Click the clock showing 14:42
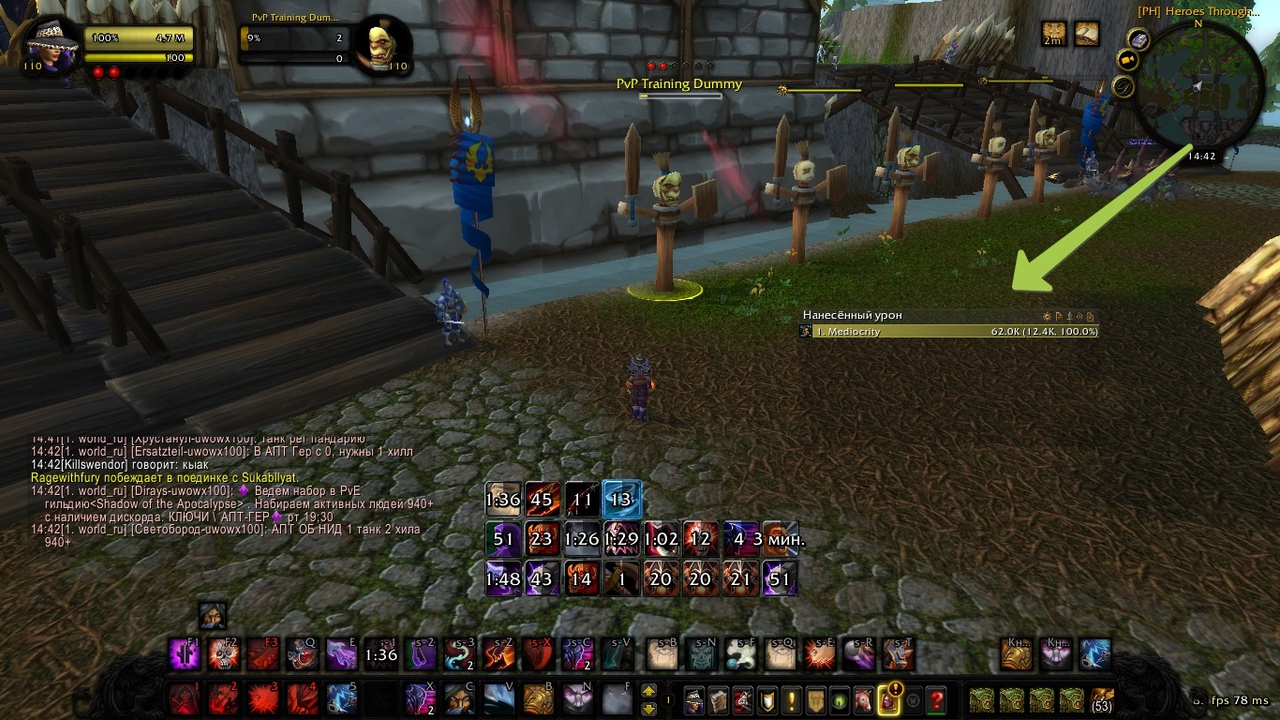1280x720 pixels. tap(1201, 156)
